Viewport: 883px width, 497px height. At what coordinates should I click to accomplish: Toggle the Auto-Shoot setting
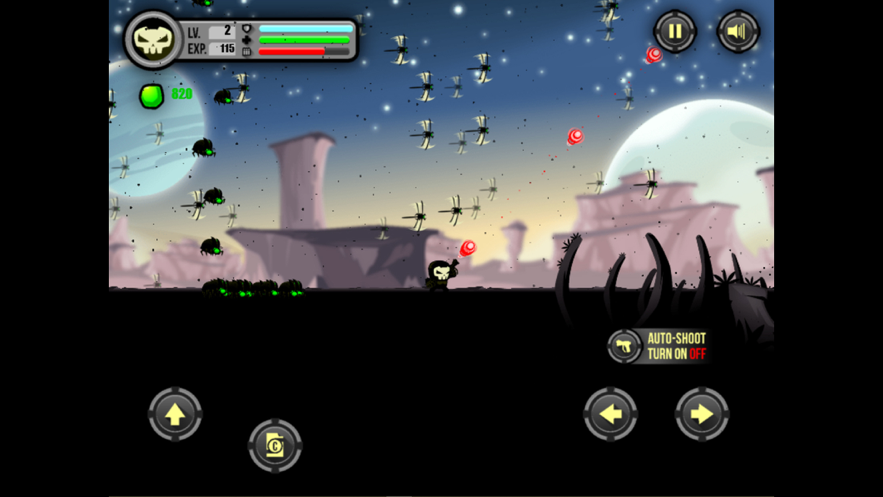coord(658,346)
